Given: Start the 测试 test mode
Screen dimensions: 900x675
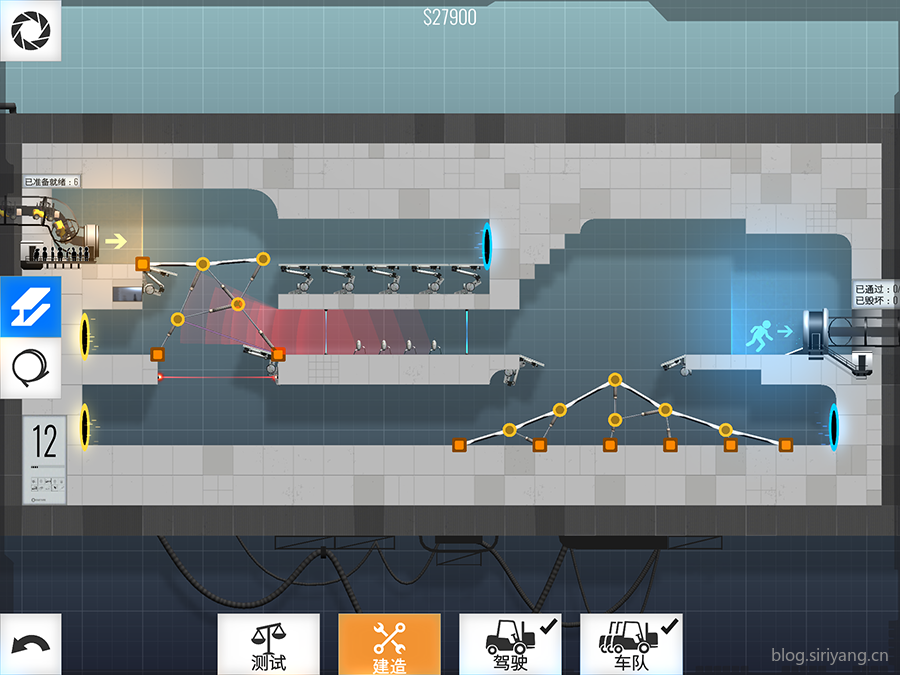Looking at the screenshot, I should point(268,644).
